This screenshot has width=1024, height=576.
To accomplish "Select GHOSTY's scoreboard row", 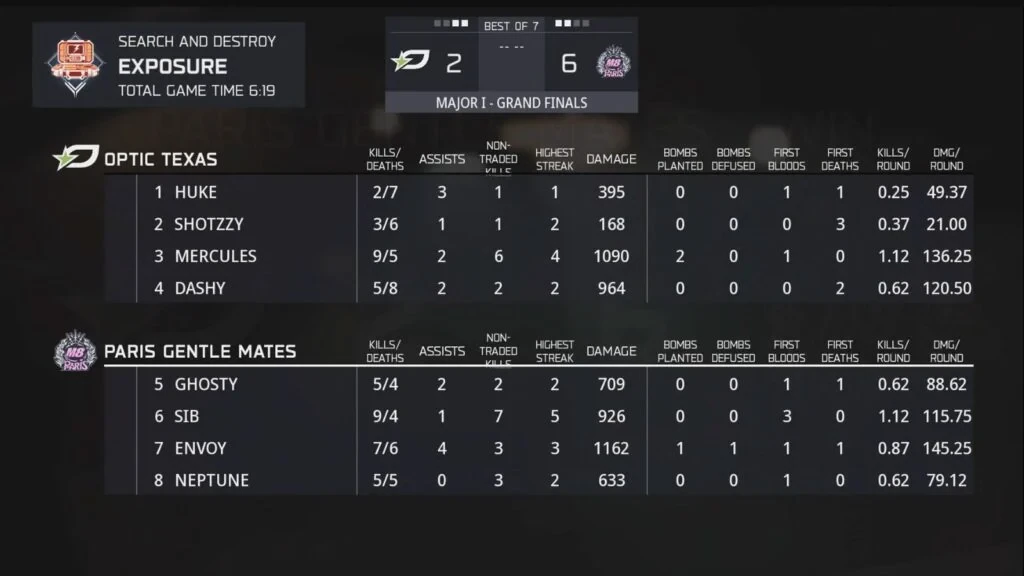I will pos(206,384).
